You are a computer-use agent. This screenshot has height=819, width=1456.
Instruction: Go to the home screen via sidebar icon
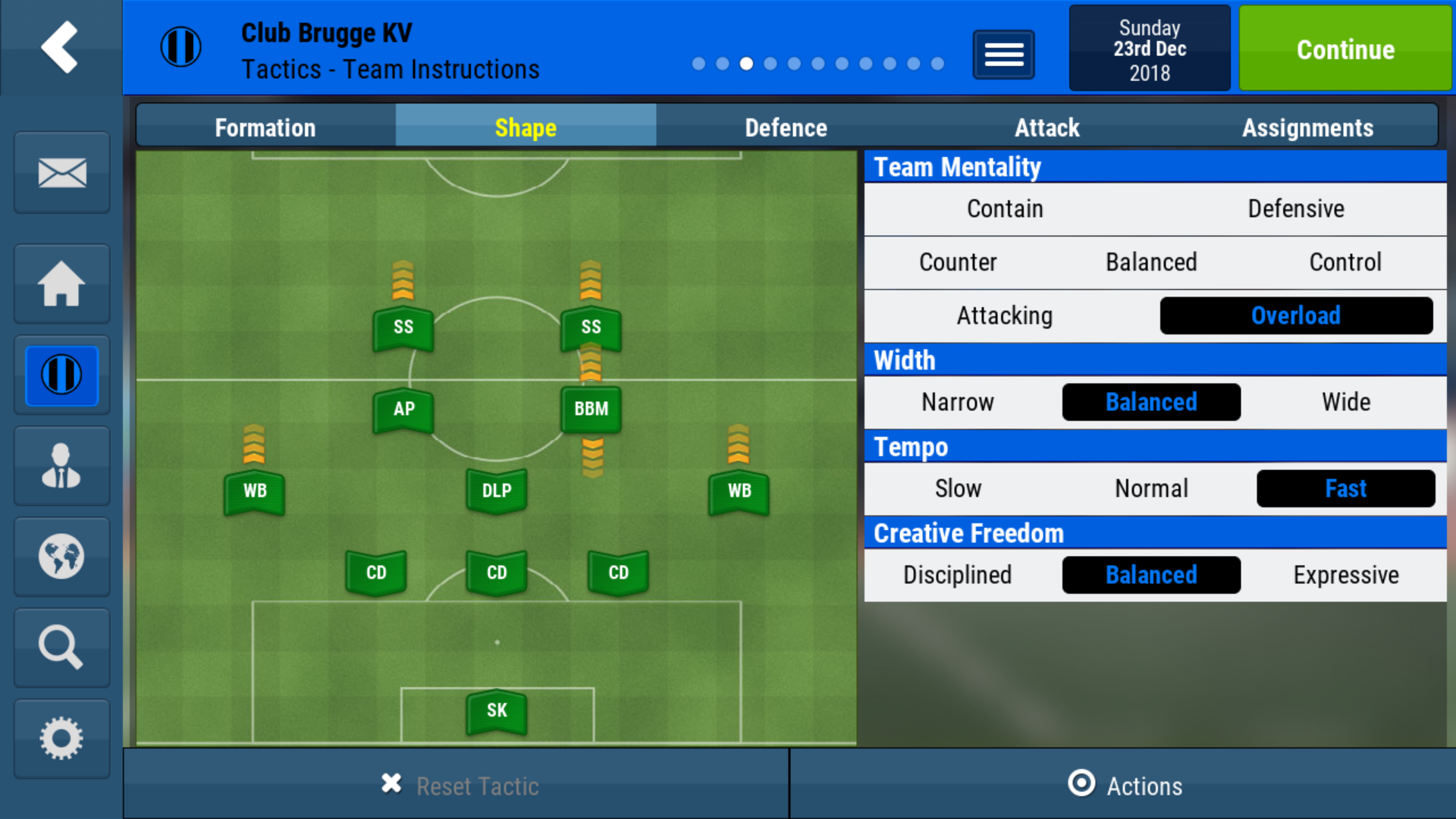click(61, 284)
